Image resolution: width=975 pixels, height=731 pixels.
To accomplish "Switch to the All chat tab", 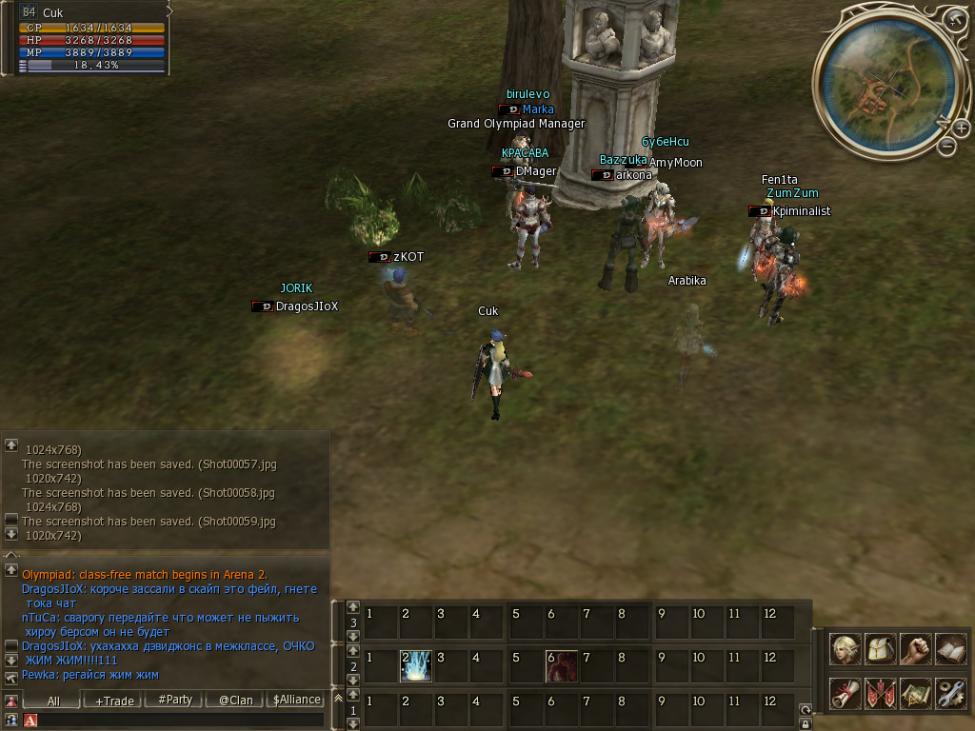I will (x=54, y=701).
